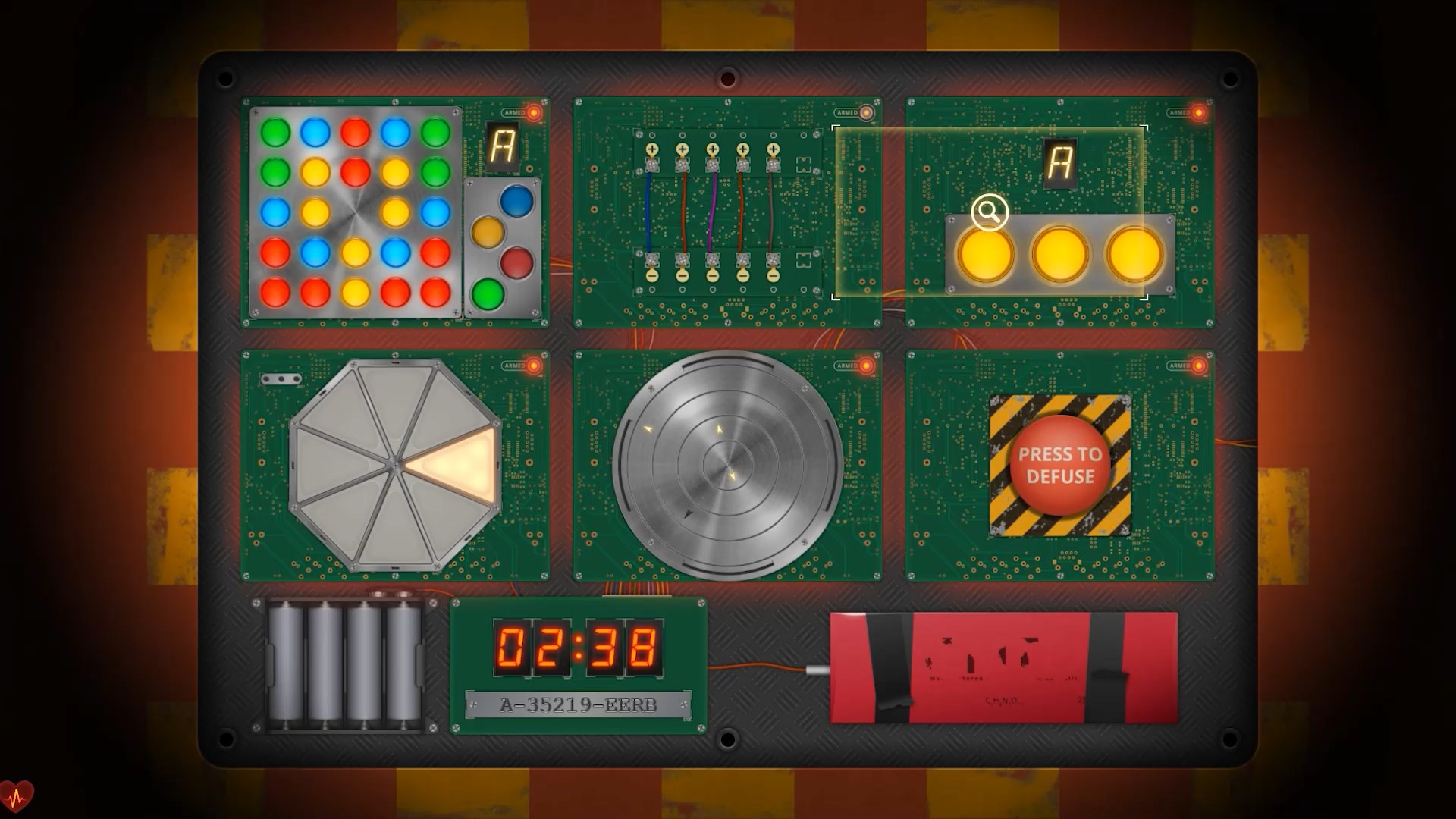Screen dimensions: 1456x819
Task: Click an arrow marker on the metal dial
Action: 648,428
